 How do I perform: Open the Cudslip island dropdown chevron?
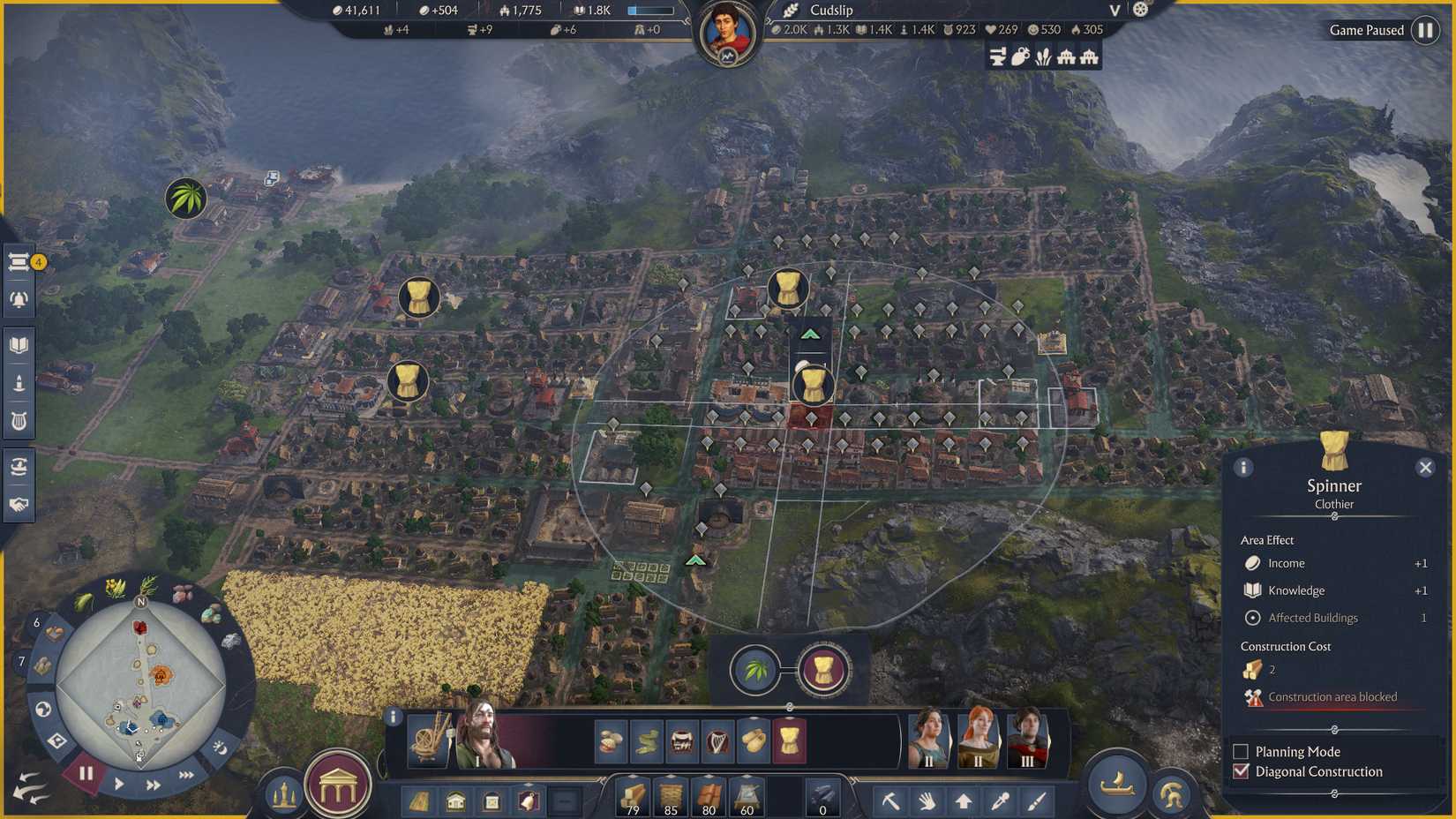(1114, 11)
